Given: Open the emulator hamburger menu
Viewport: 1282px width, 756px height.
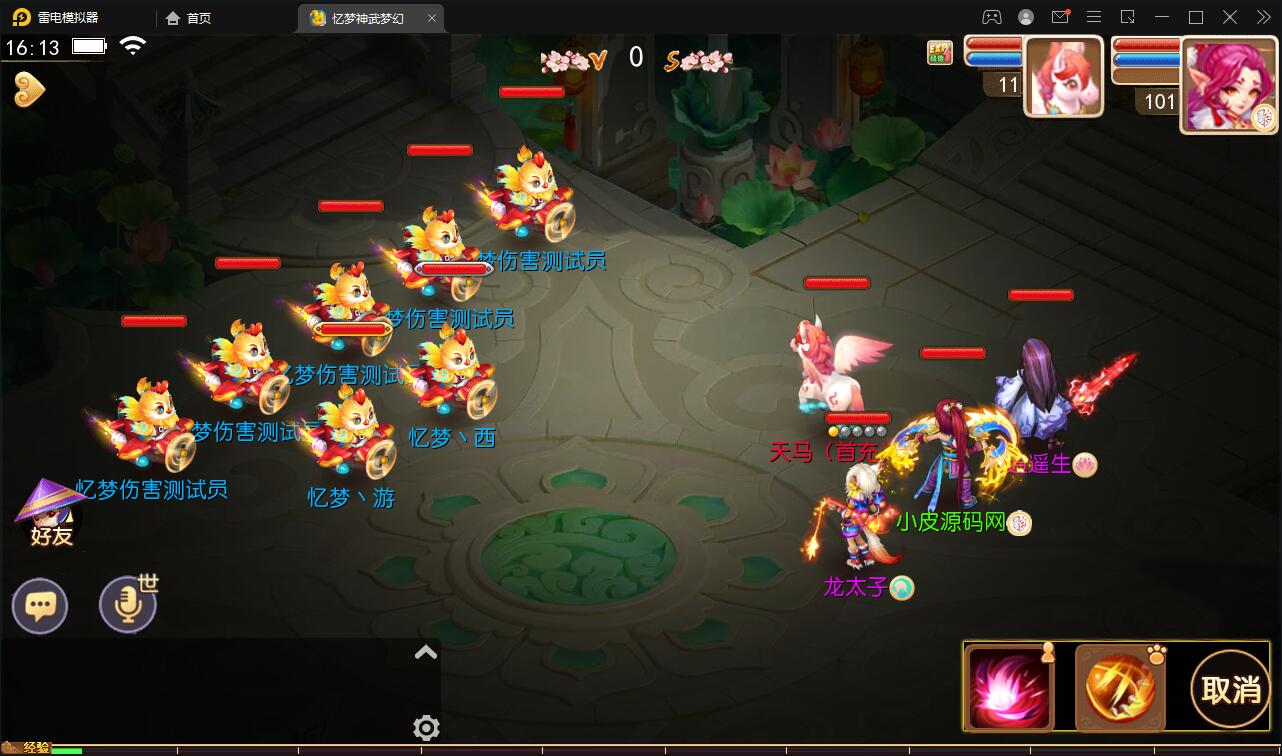Looking at the screenshot, I should click(1094, 17).
